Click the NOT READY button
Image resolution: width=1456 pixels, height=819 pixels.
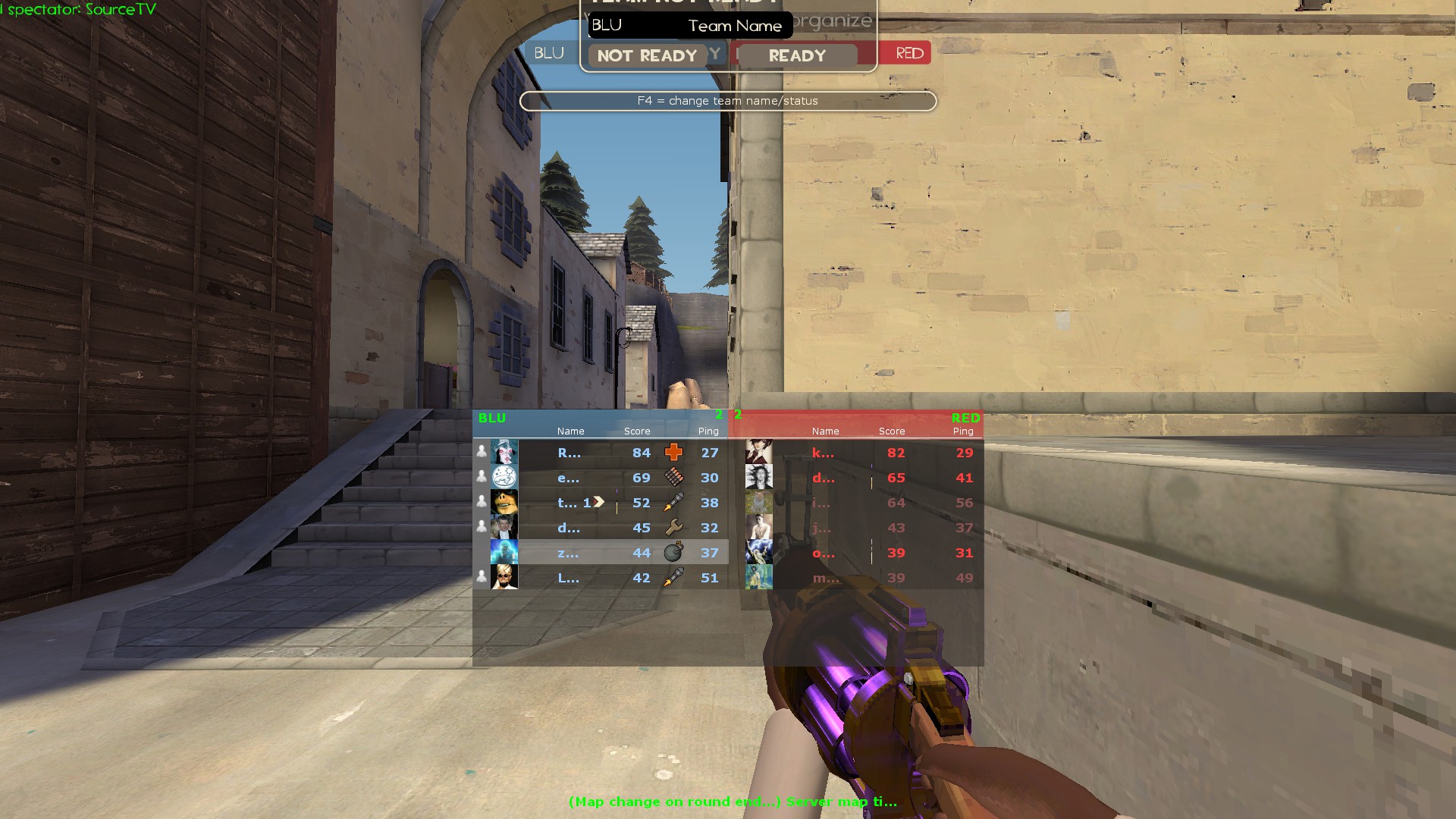pos(647,55)
